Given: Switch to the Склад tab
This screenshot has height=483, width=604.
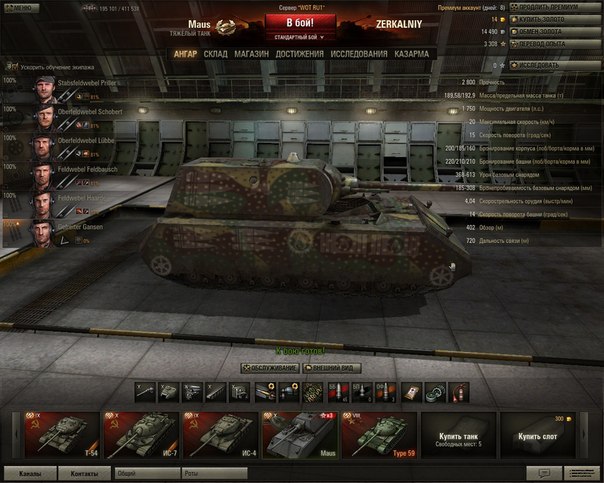Looking at the screenshot, I should pos(215,53).
